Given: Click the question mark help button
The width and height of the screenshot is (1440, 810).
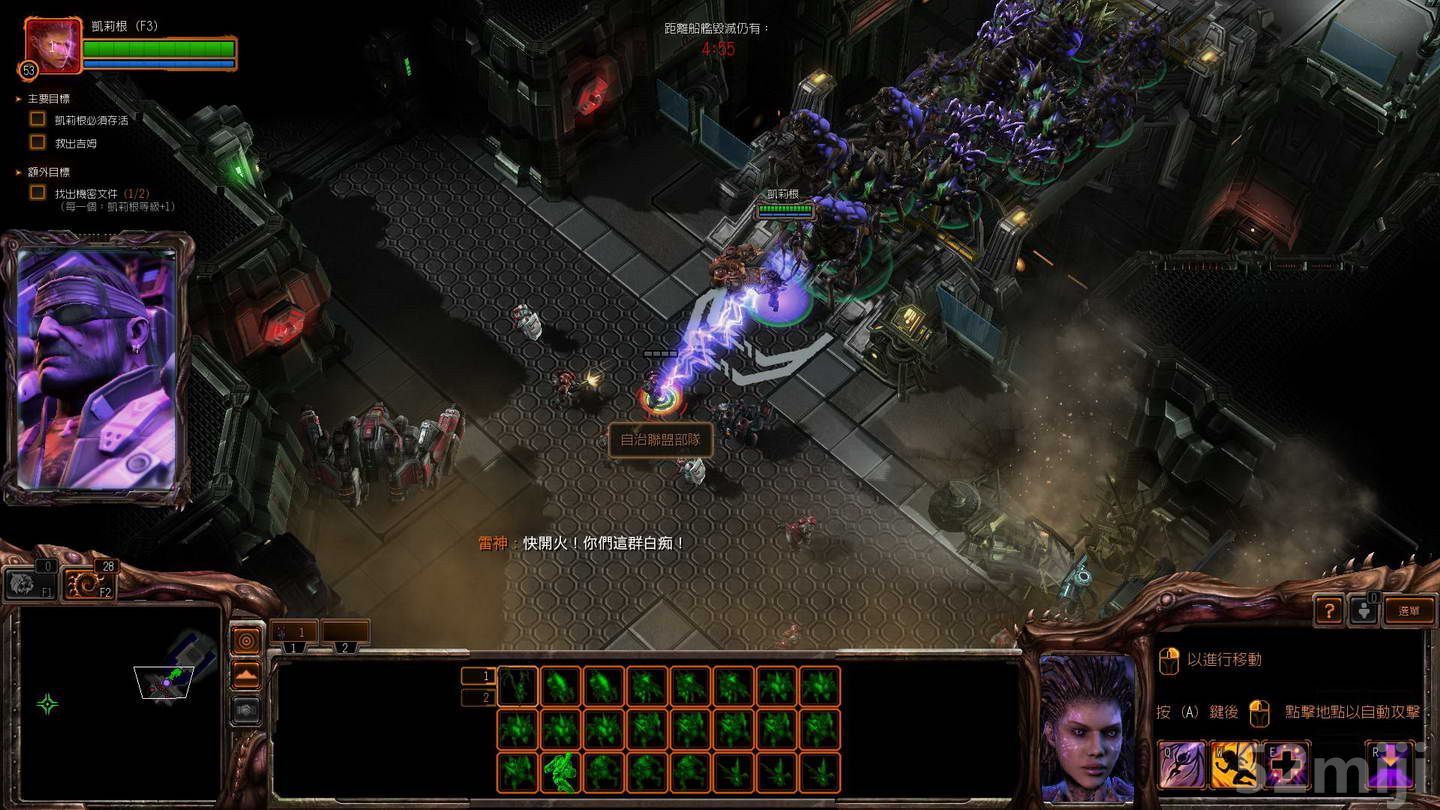Looking at the screenshot, I should (1328, 611).
